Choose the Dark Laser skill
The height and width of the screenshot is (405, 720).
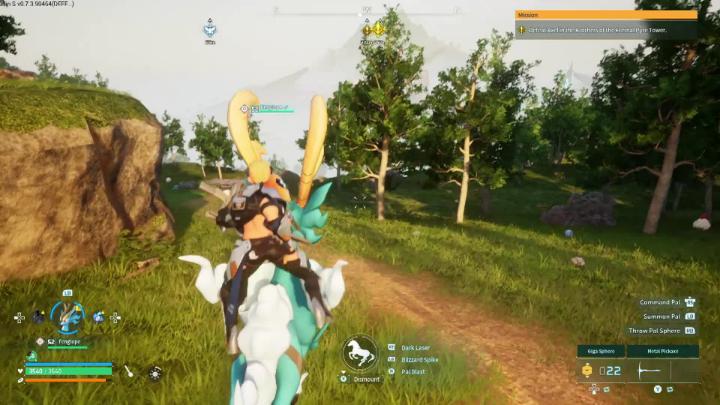coord(420,347)
